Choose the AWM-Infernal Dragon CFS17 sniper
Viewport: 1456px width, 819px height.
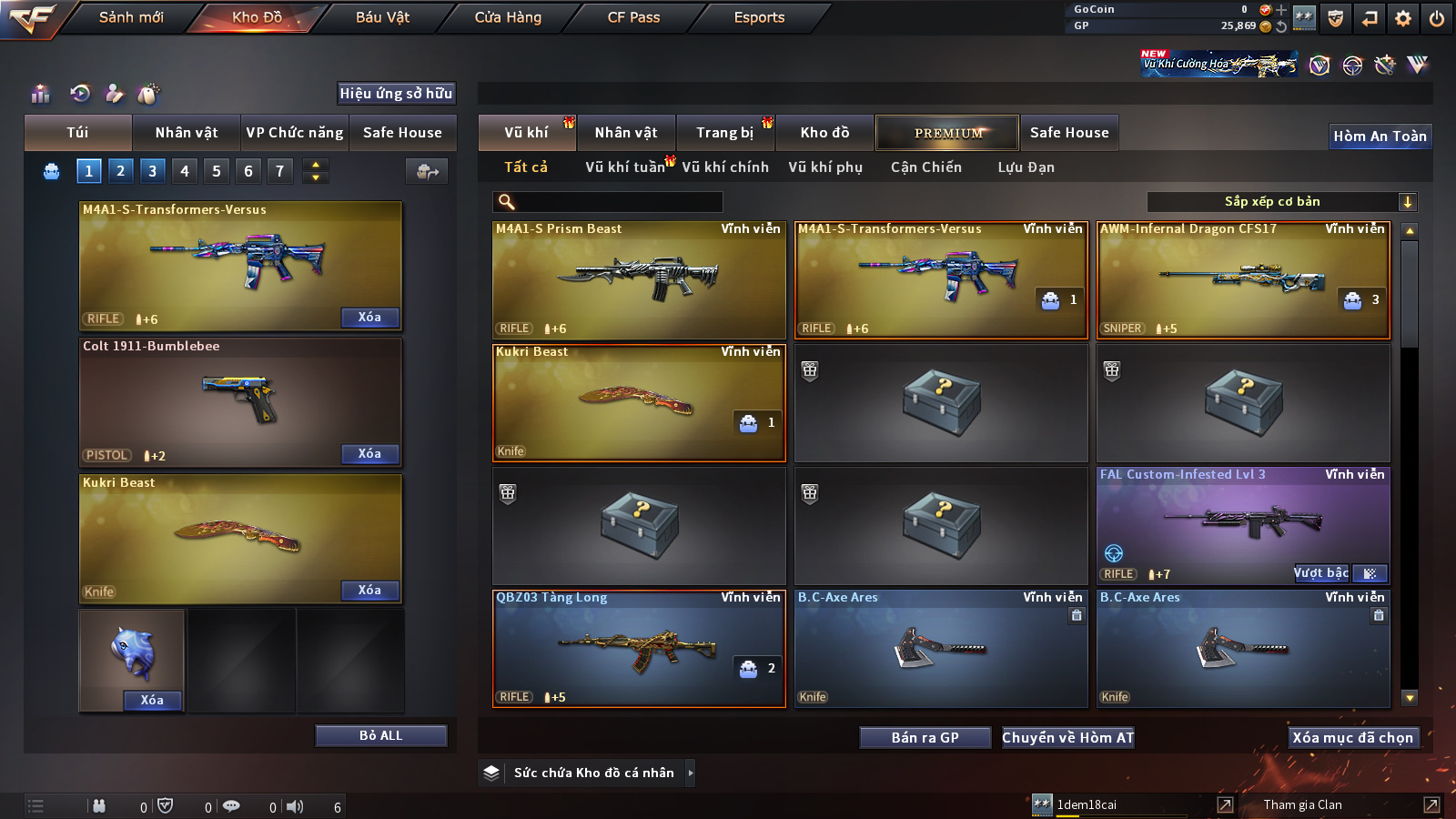pos(1243,280)
